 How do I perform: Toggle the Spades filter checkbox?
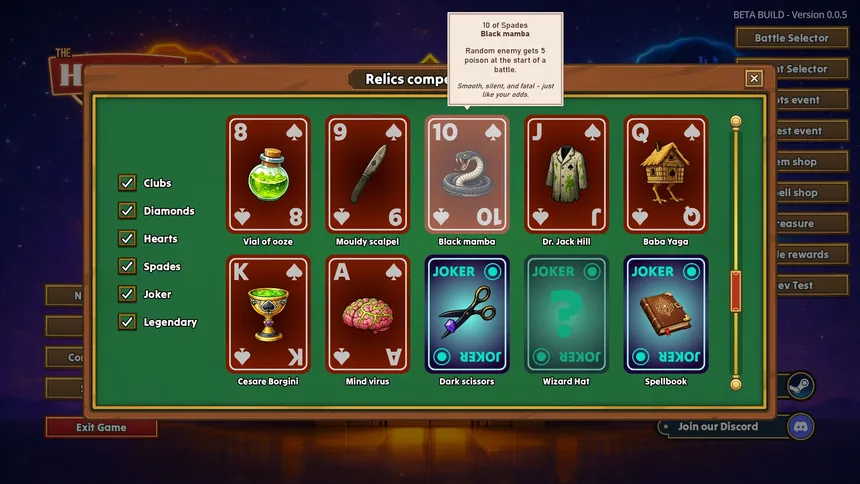coord(127,267)
